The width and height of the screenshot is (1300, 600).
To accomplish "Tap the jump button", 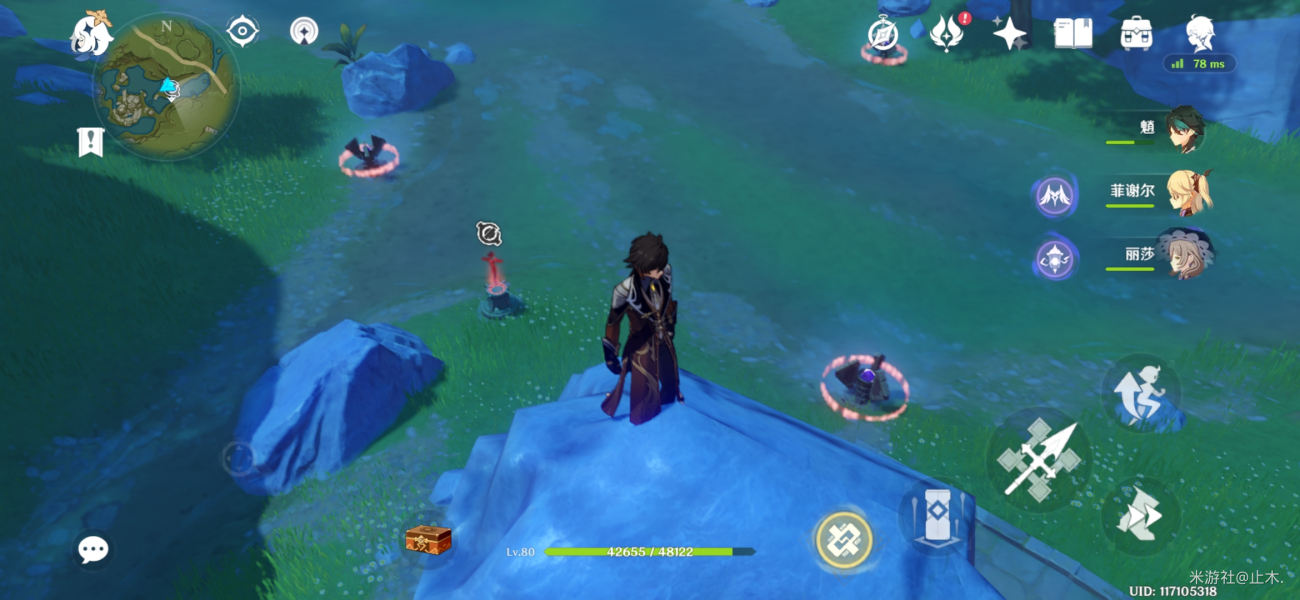I will [x=1140, y=516].
